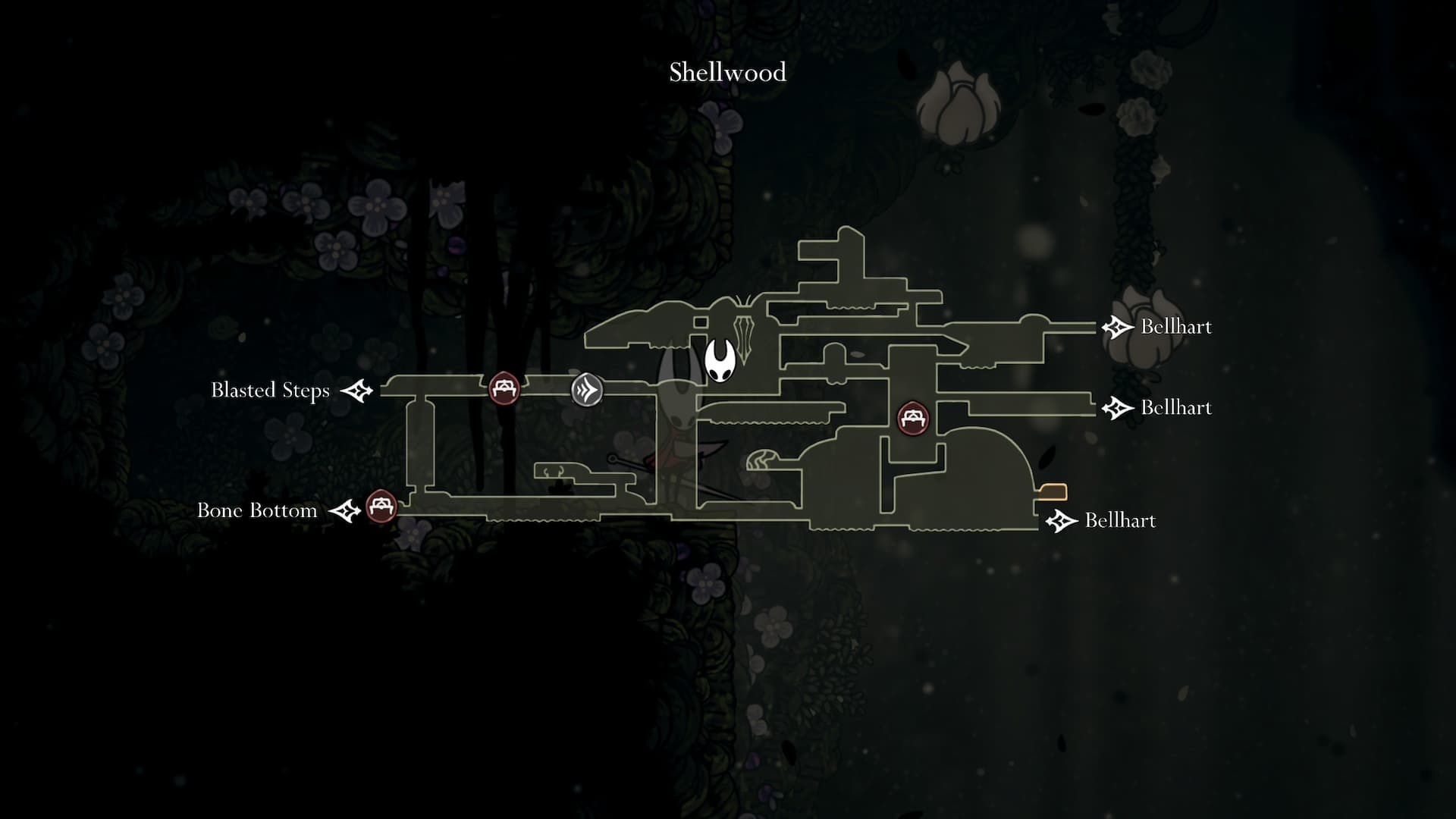Click the orange highlighted room on the map
The width and height of the screenshot is (1456, 819).
pos(1053,492)
